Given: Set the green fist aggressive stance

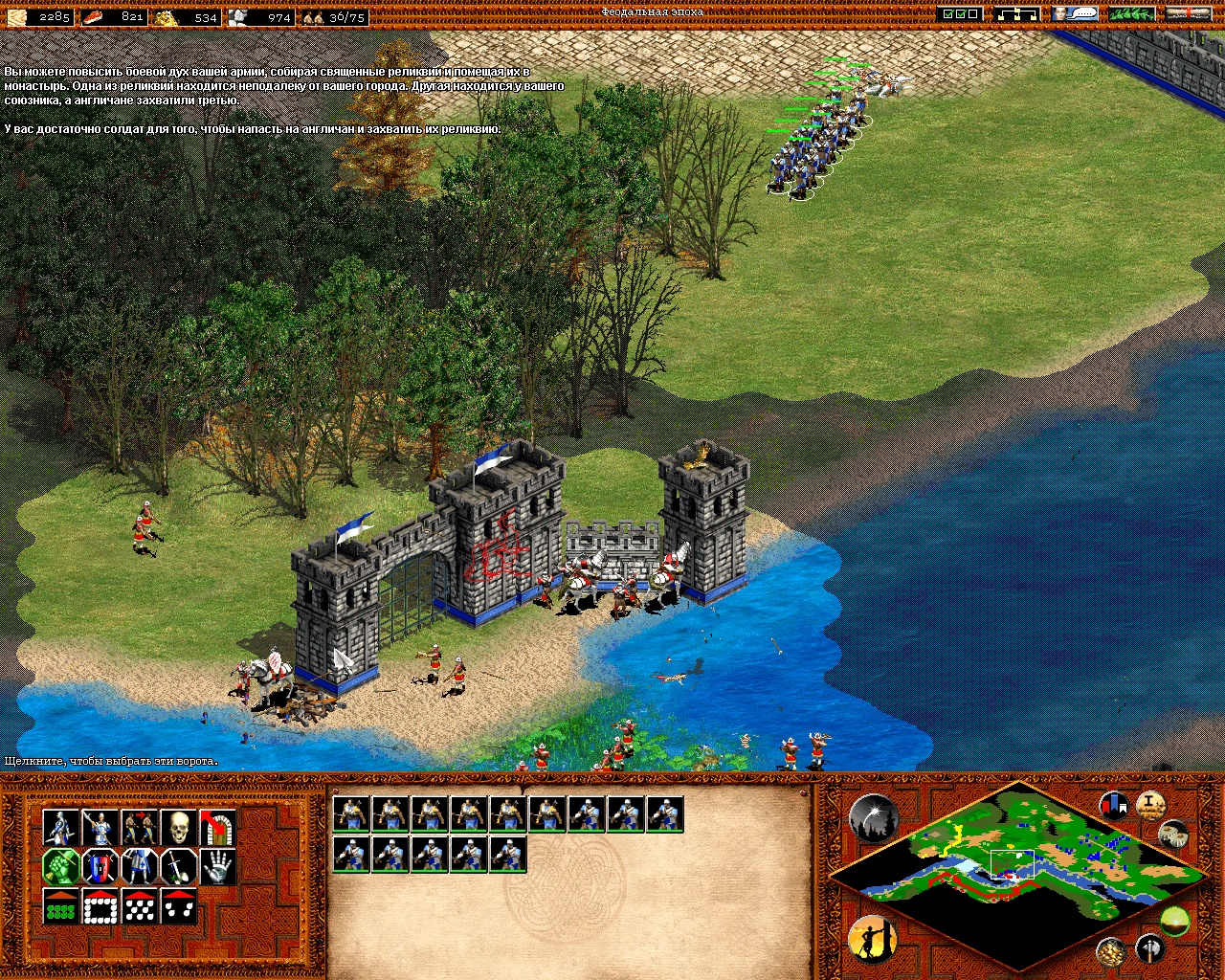Looking at the screenshot, I should (x=60, y=867).
